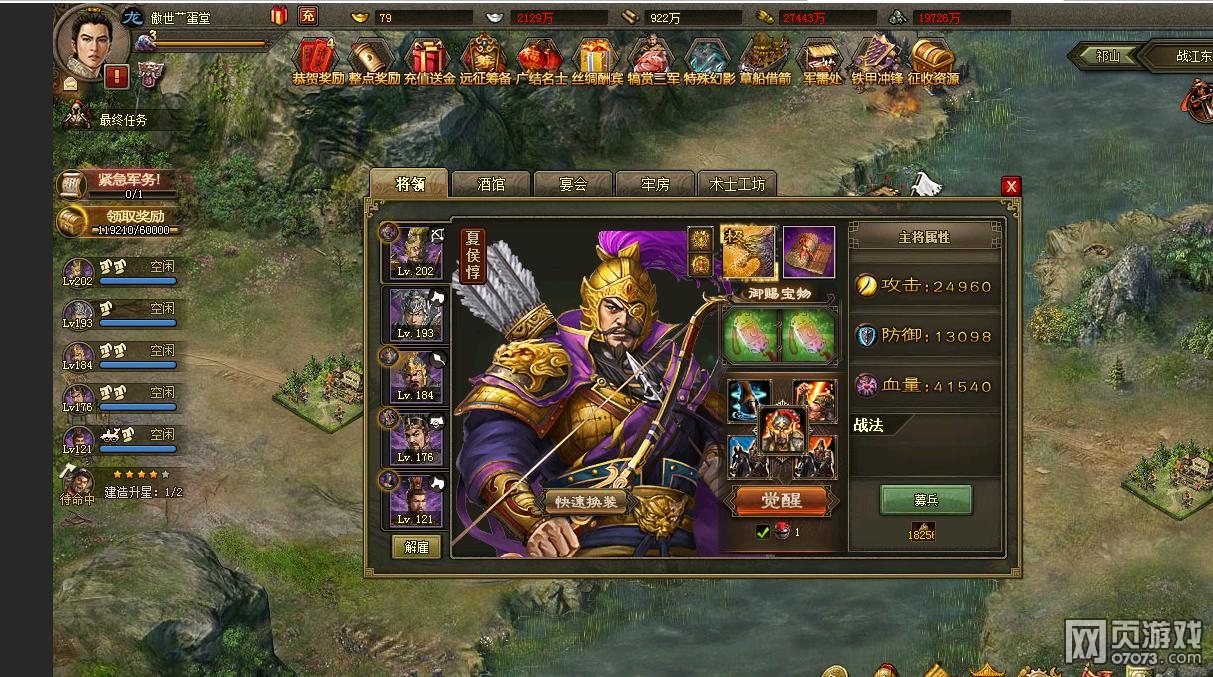Click the 快速换装 quick equip button
Viewport: 1213px width, 677px height.
pyautogui.click(x=587, y=502)
